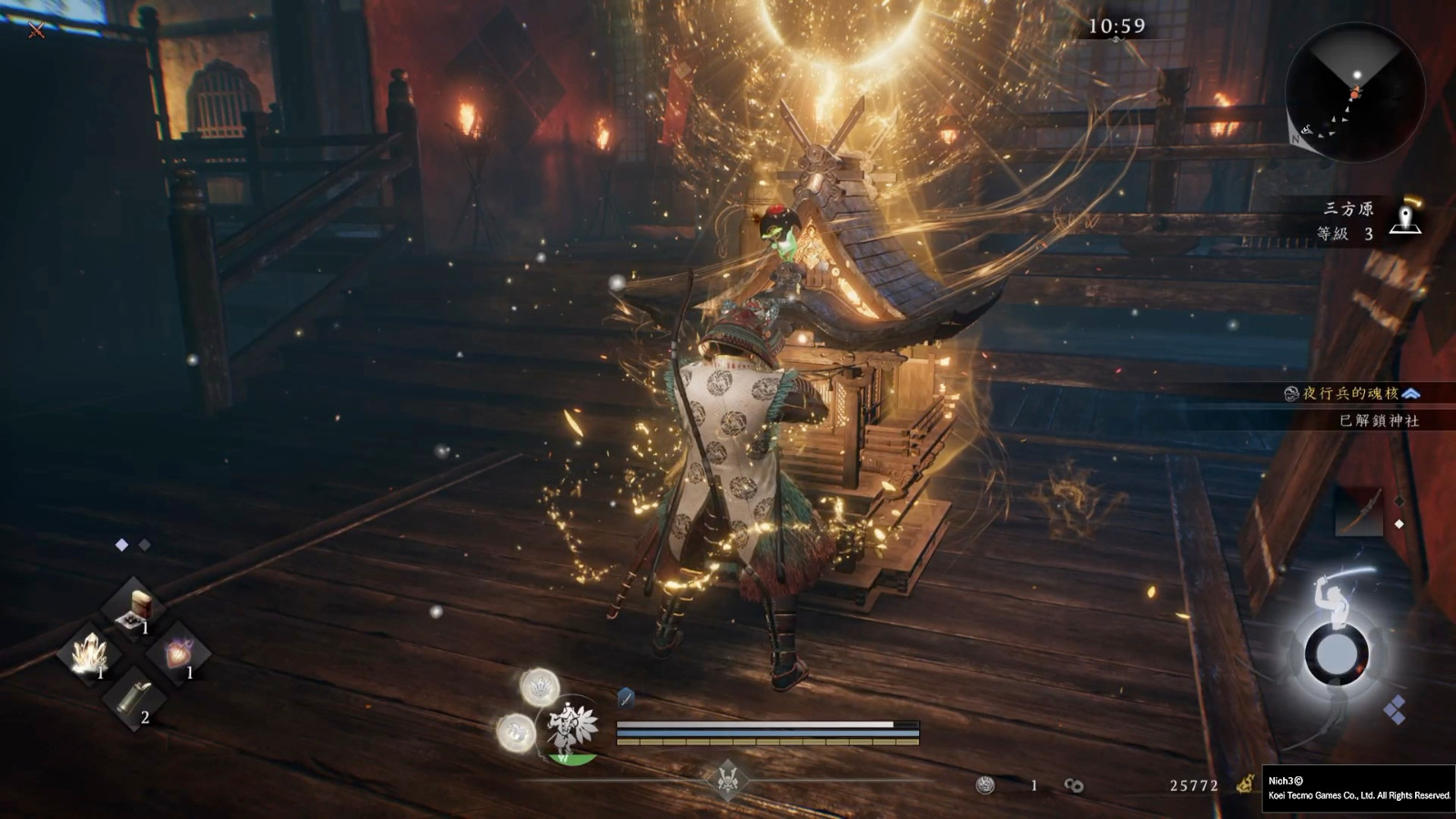1456x819 pixels.
Task: Select the metal canister item slot
Action: click(x=134, y=699)
